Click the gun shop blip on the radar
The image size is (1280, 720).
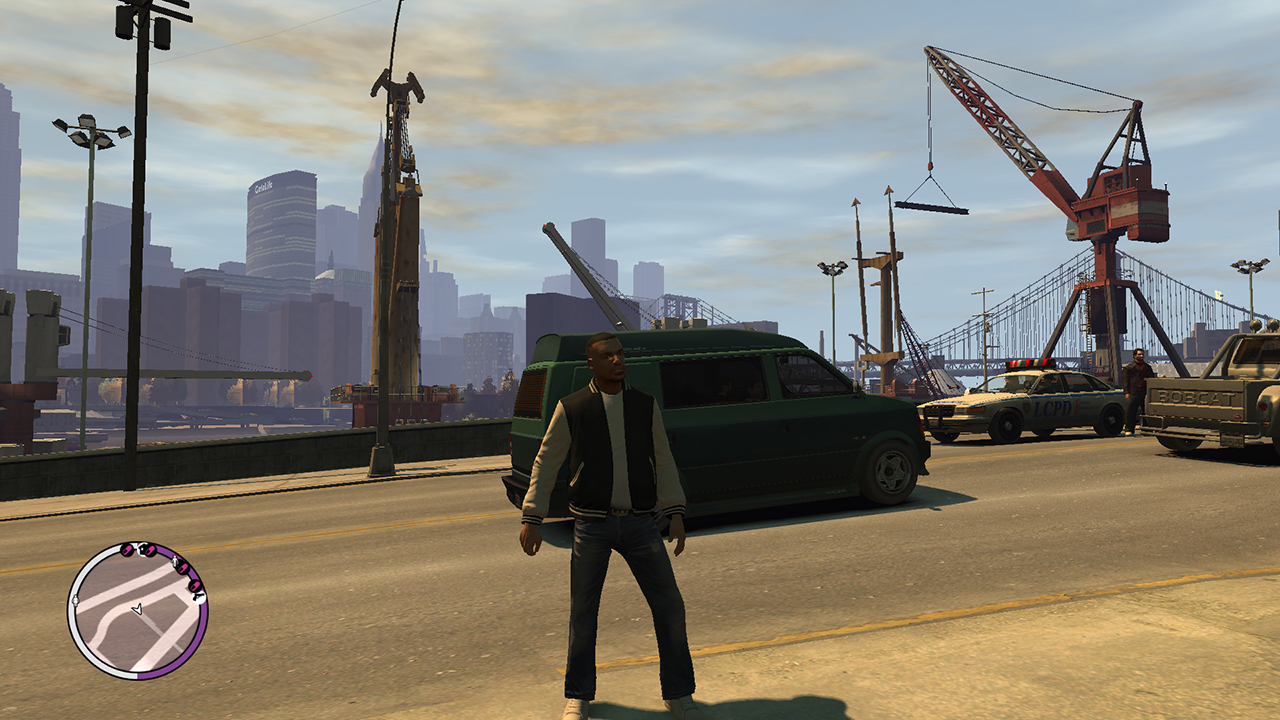pyautogui.click(x=199, y=597)
